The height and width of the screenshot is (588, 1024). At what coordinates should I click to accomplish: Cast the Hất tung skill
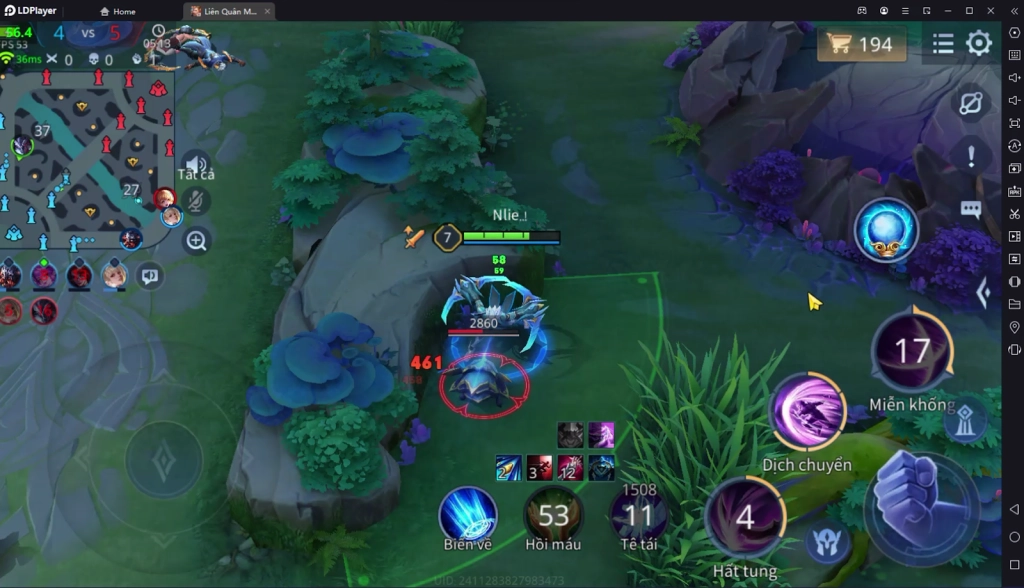click(x=745, y=517)
